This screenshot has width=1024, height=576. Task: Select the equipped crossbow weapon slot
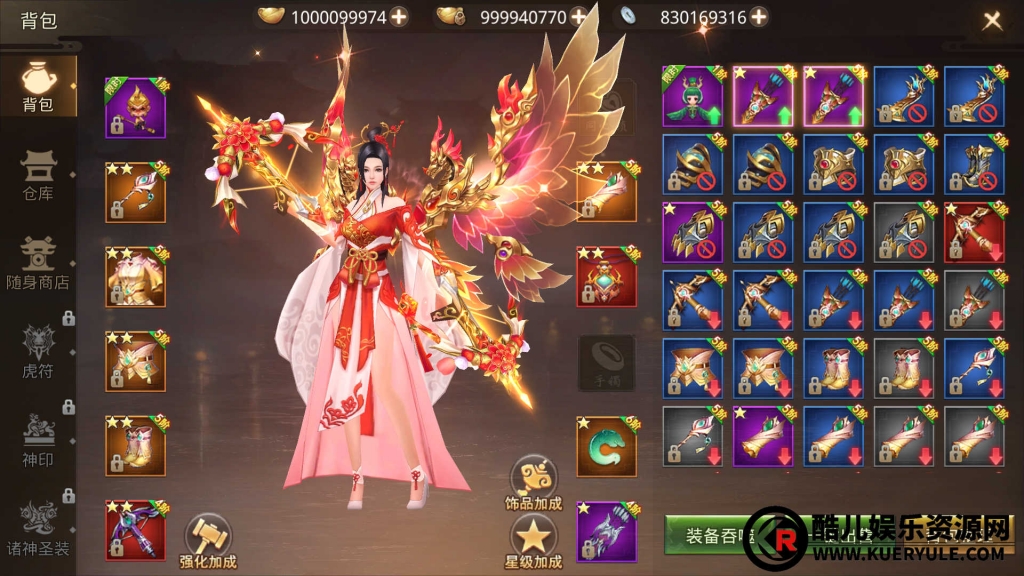coord(135,530)
